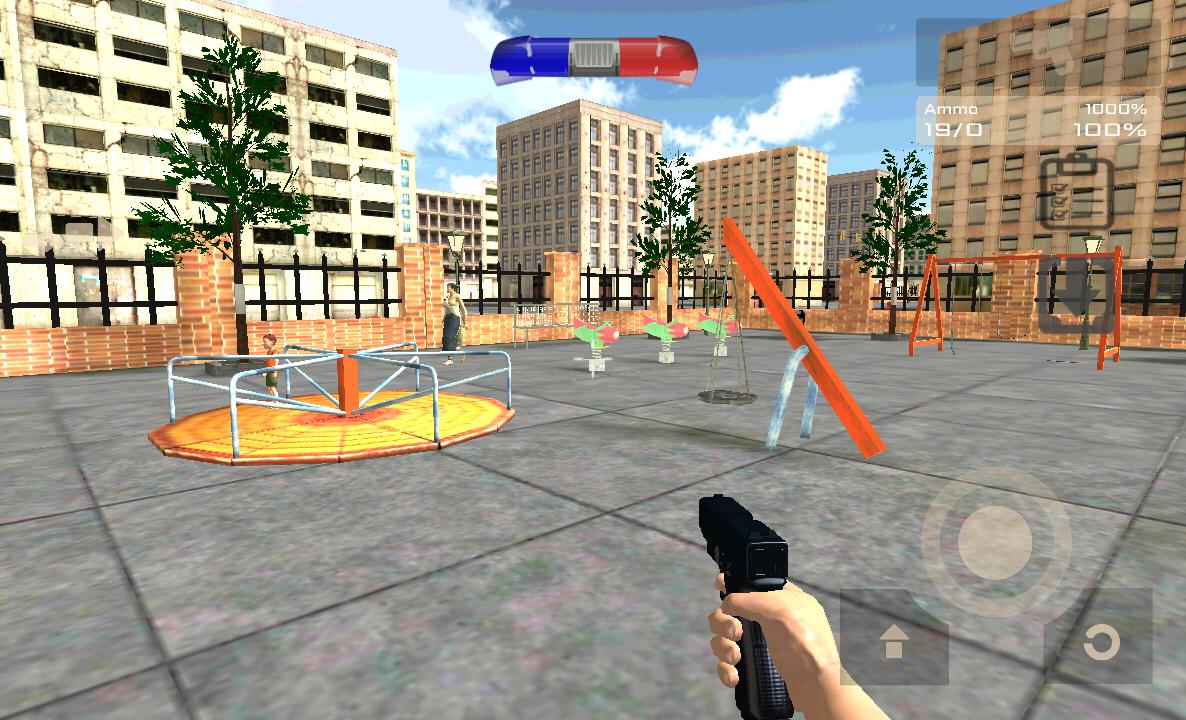Image resolution: width=1186 pixels, height=720 pixels.
Task: Jump using the up arrow button
Action: (x=894, y=642)
